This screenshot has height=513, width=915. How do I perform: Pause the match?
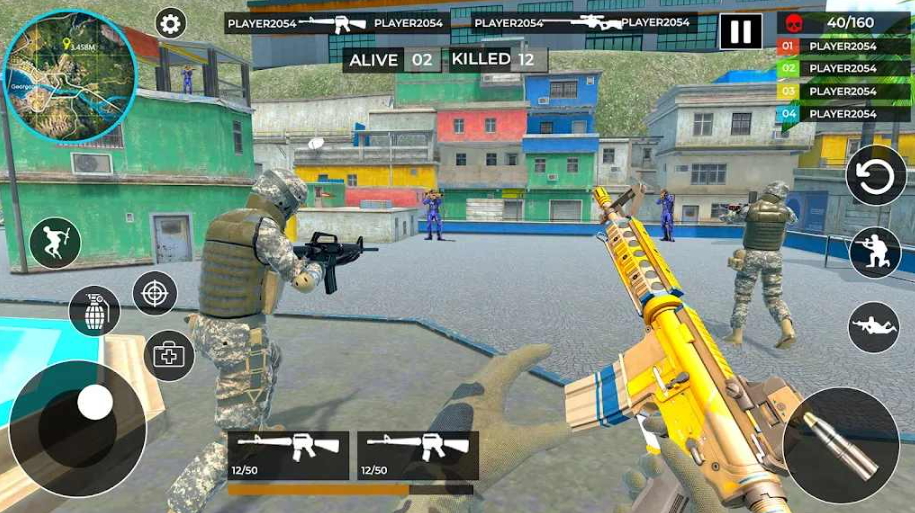[x=740, y=31]
